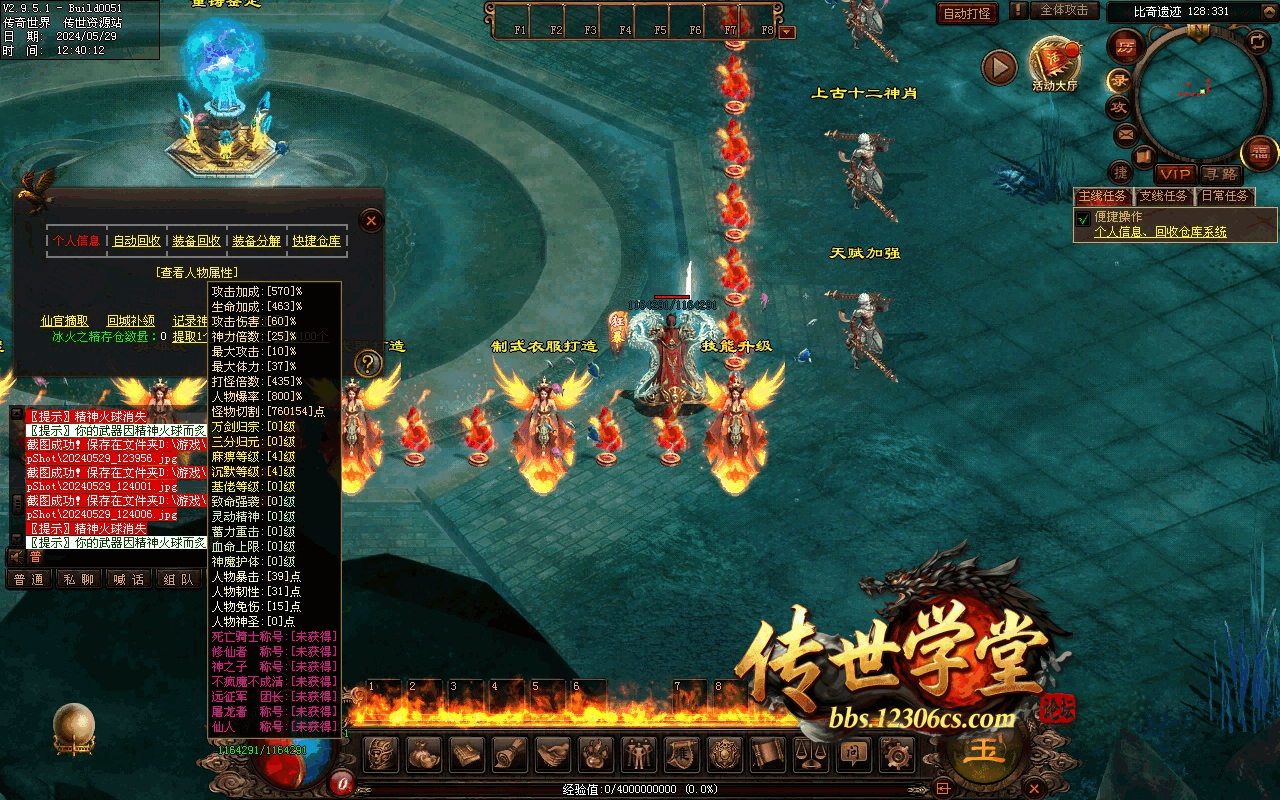Open the 装备回收 equipment recycle link

196,241
